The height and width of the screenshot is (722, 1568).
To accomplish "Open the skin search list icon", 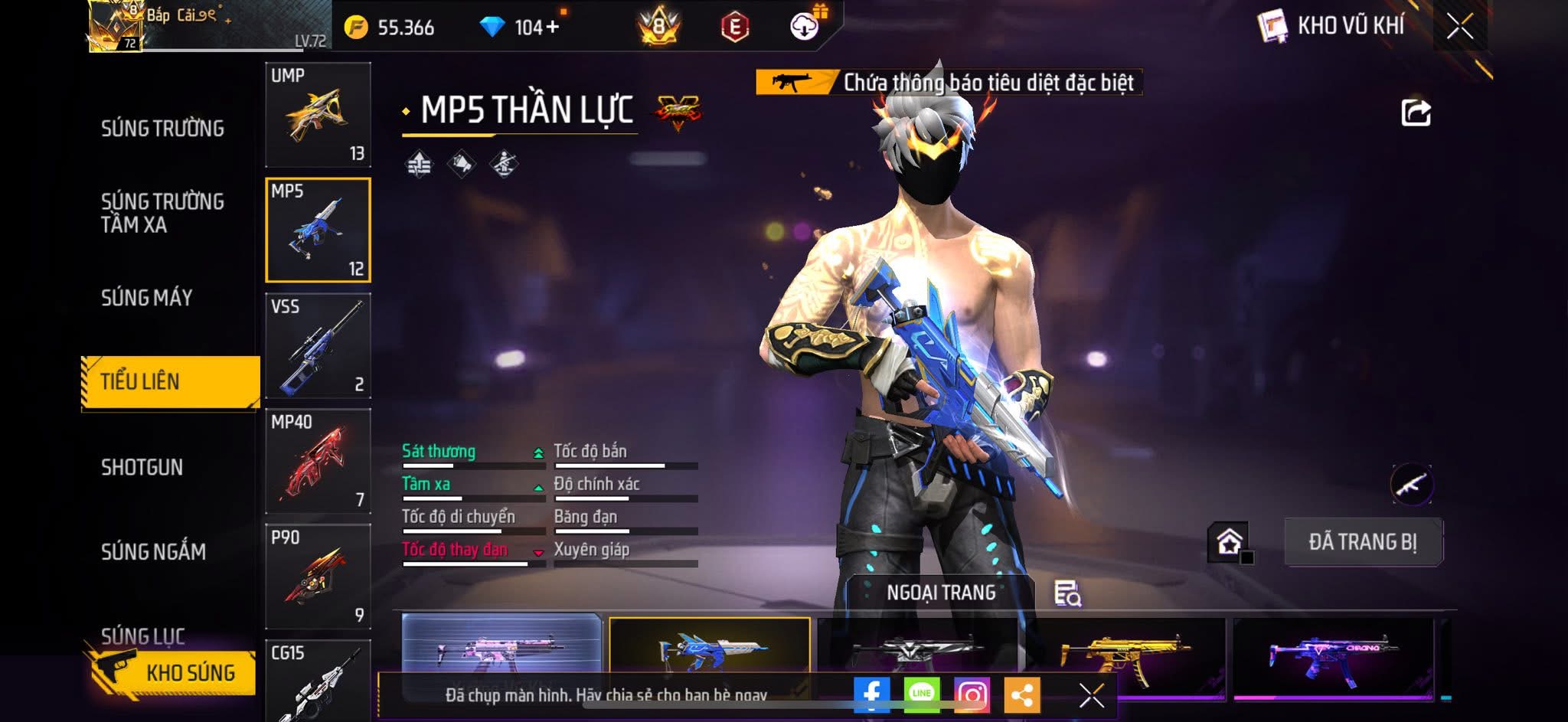I will 1067,593.
